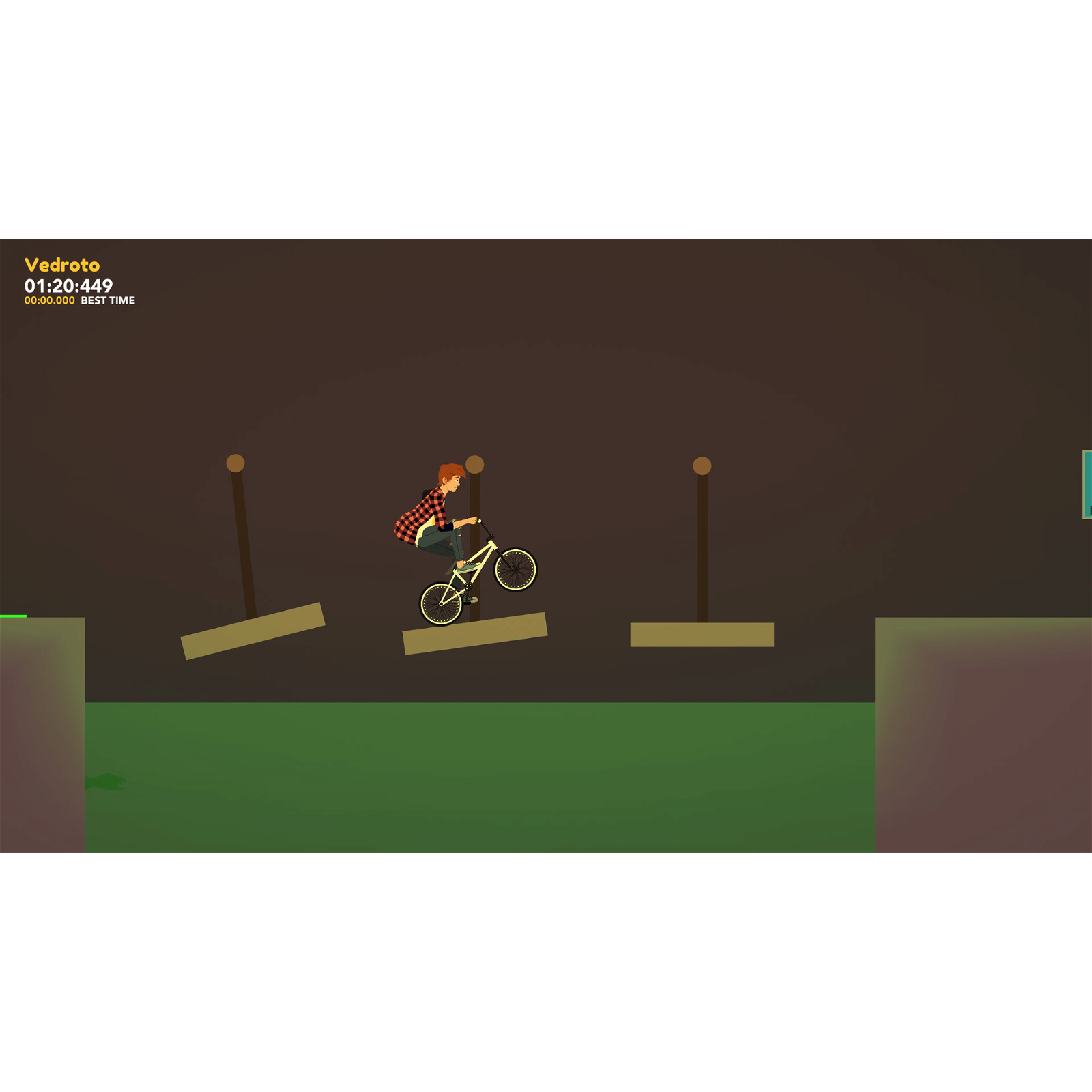Click the Vedroto level name
Screen dimensions: 1092x1092
tap(63, 263)
